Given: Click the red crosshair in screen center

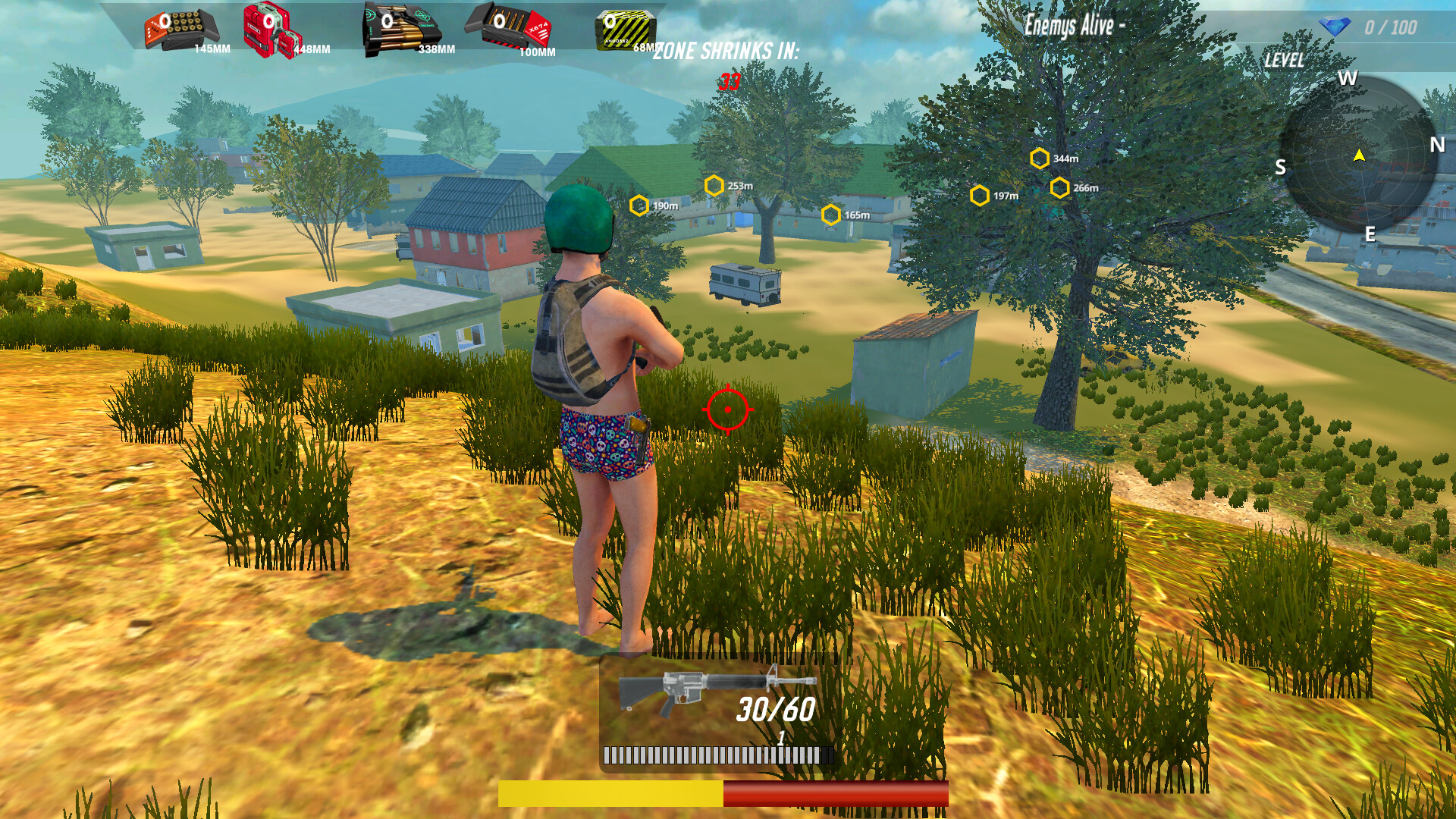Looking at the screenshot, I should click(x=727, y=409).
